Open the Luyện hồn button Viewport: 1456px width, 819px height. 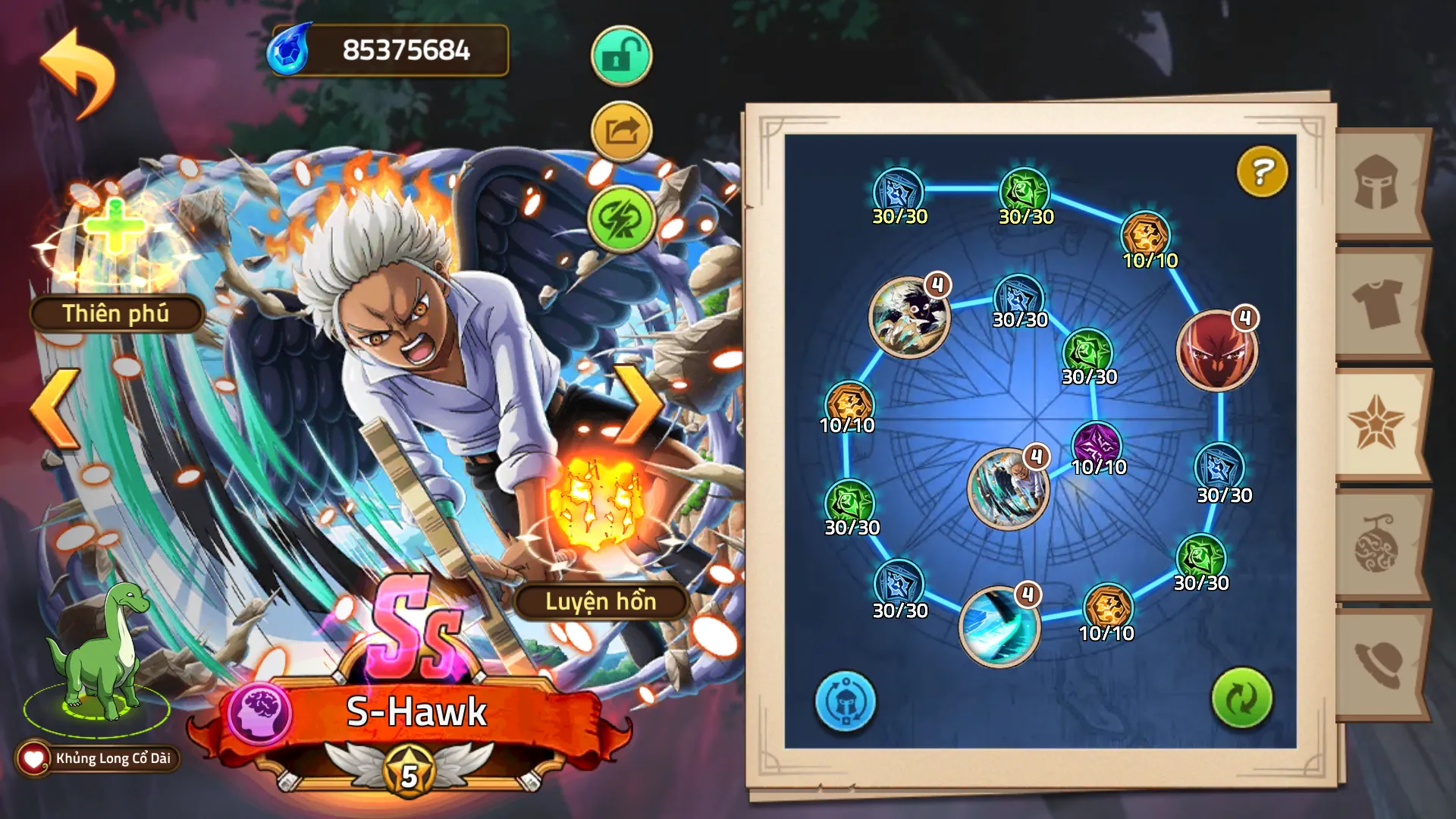pyautogui.click(x=600, y=601)
